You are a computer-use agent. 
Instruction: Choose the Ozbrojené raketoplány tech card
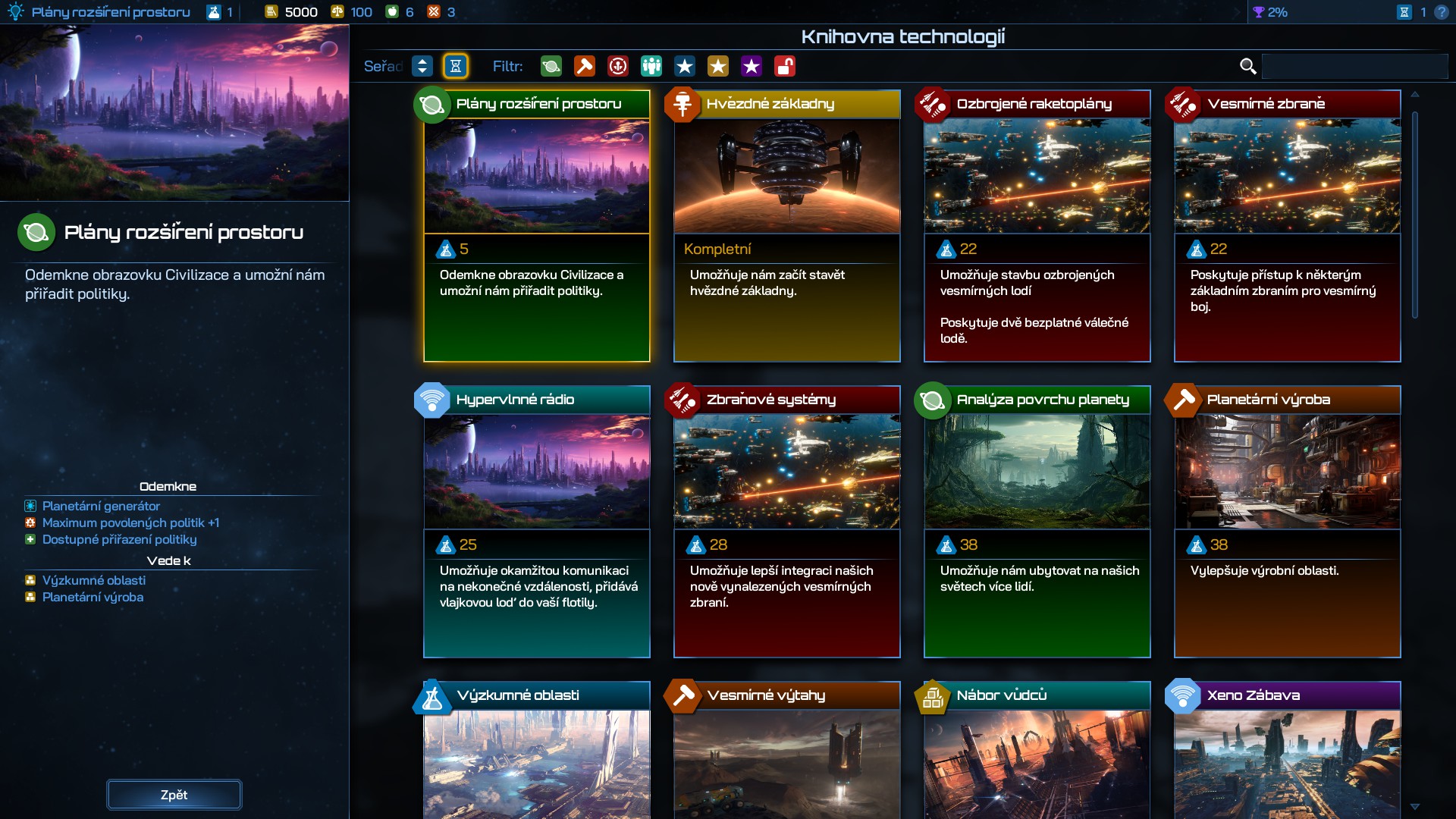point(1037,226)
